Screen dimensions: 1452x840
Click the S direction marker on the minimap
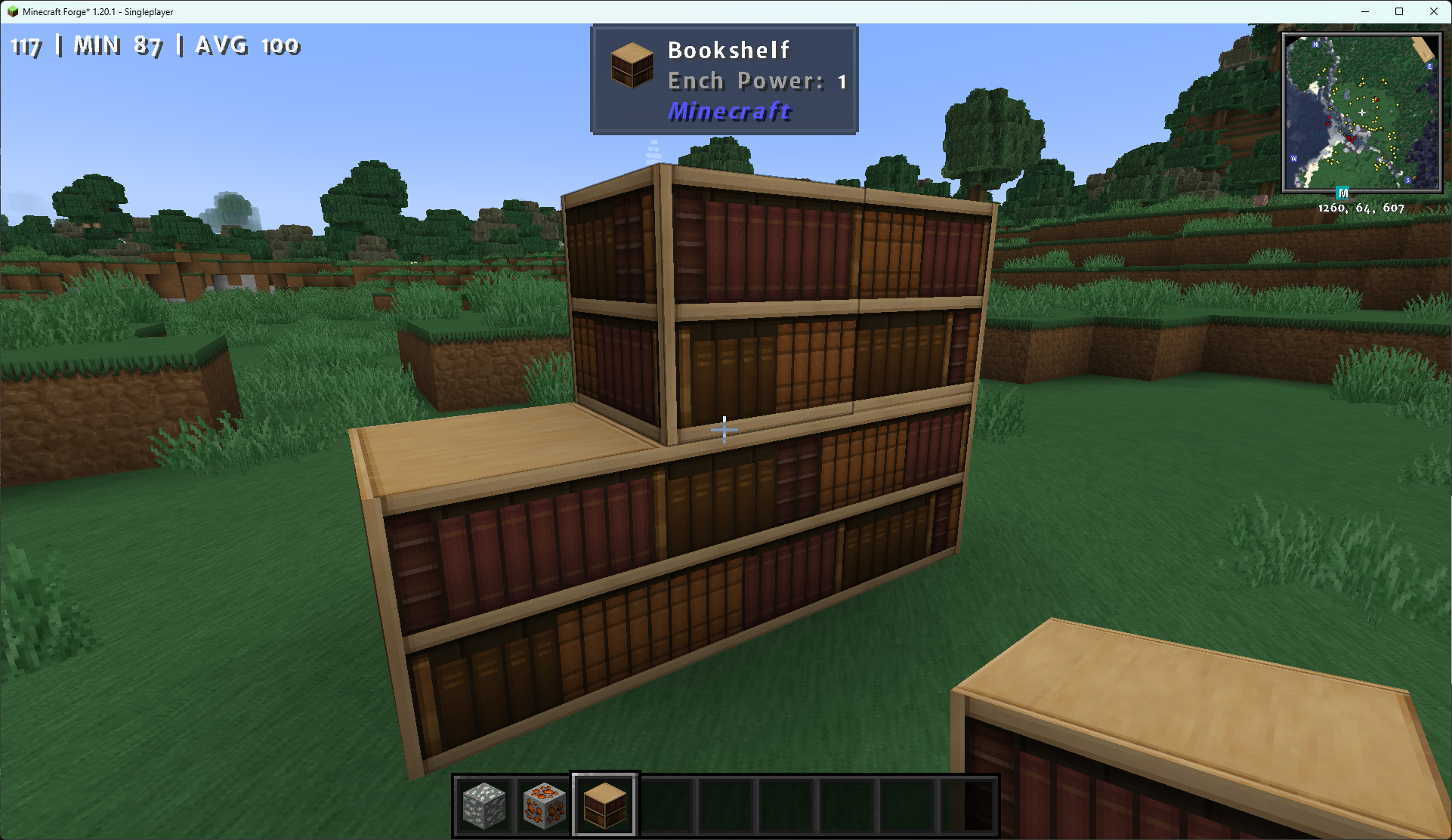[1407, 181]
